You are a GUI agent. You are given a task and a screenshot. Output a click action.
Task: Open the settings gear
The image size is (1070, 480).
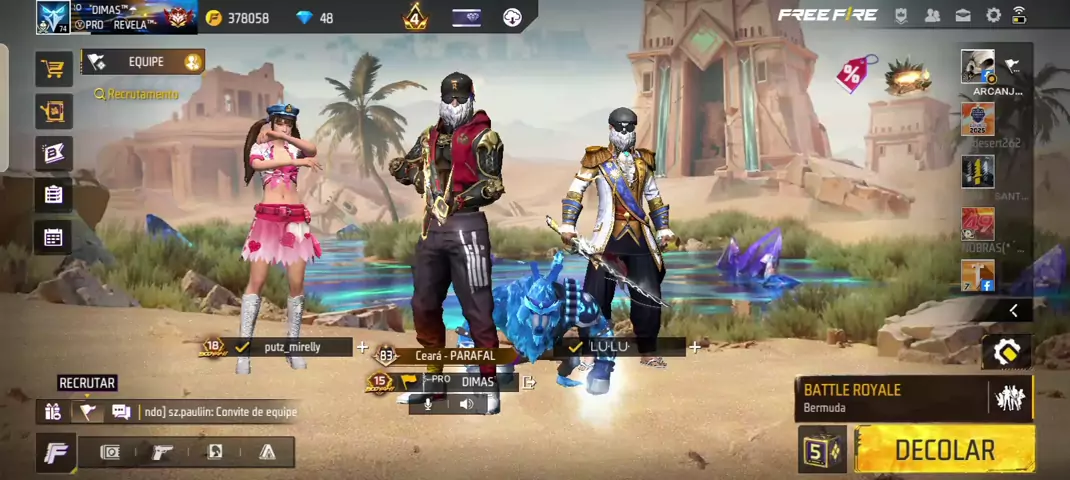pyautogui.click(x=993, y=15)
